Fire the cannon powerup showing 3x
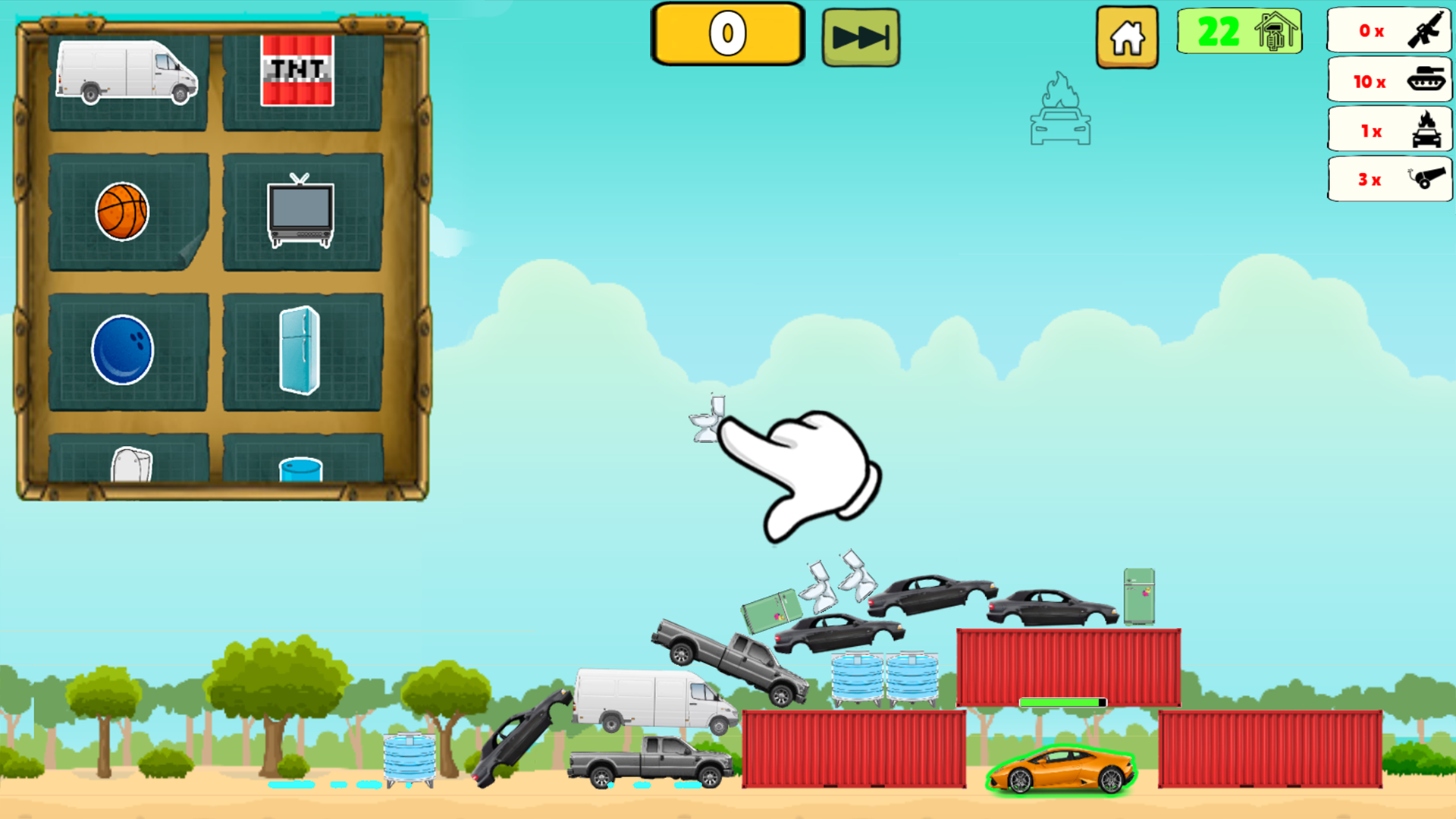This screenshot has width=1456, height=819. (x=1389, y=179)
